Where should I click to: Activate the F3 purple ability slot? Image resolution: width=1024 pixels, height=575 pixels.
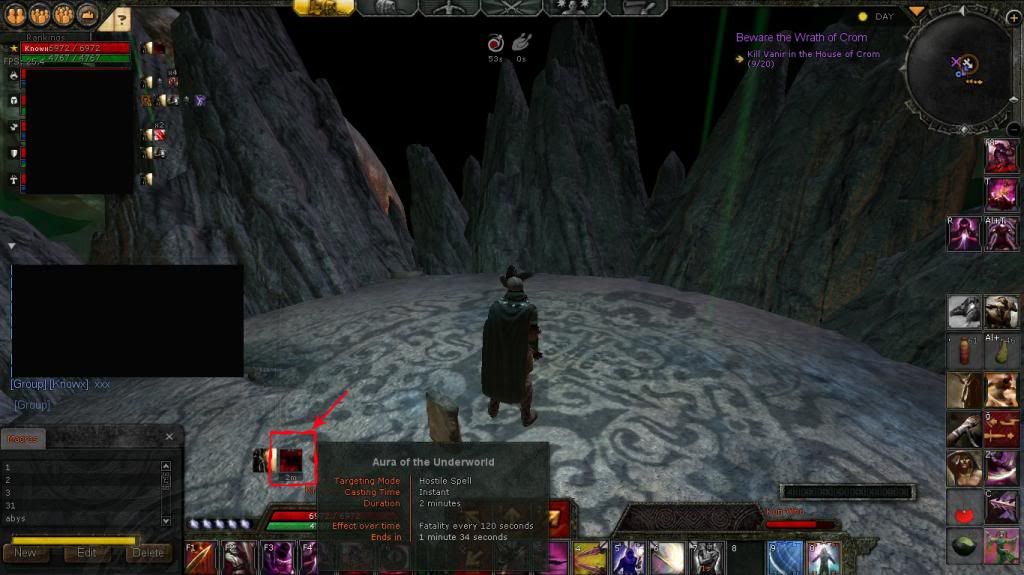pos(277,557)
